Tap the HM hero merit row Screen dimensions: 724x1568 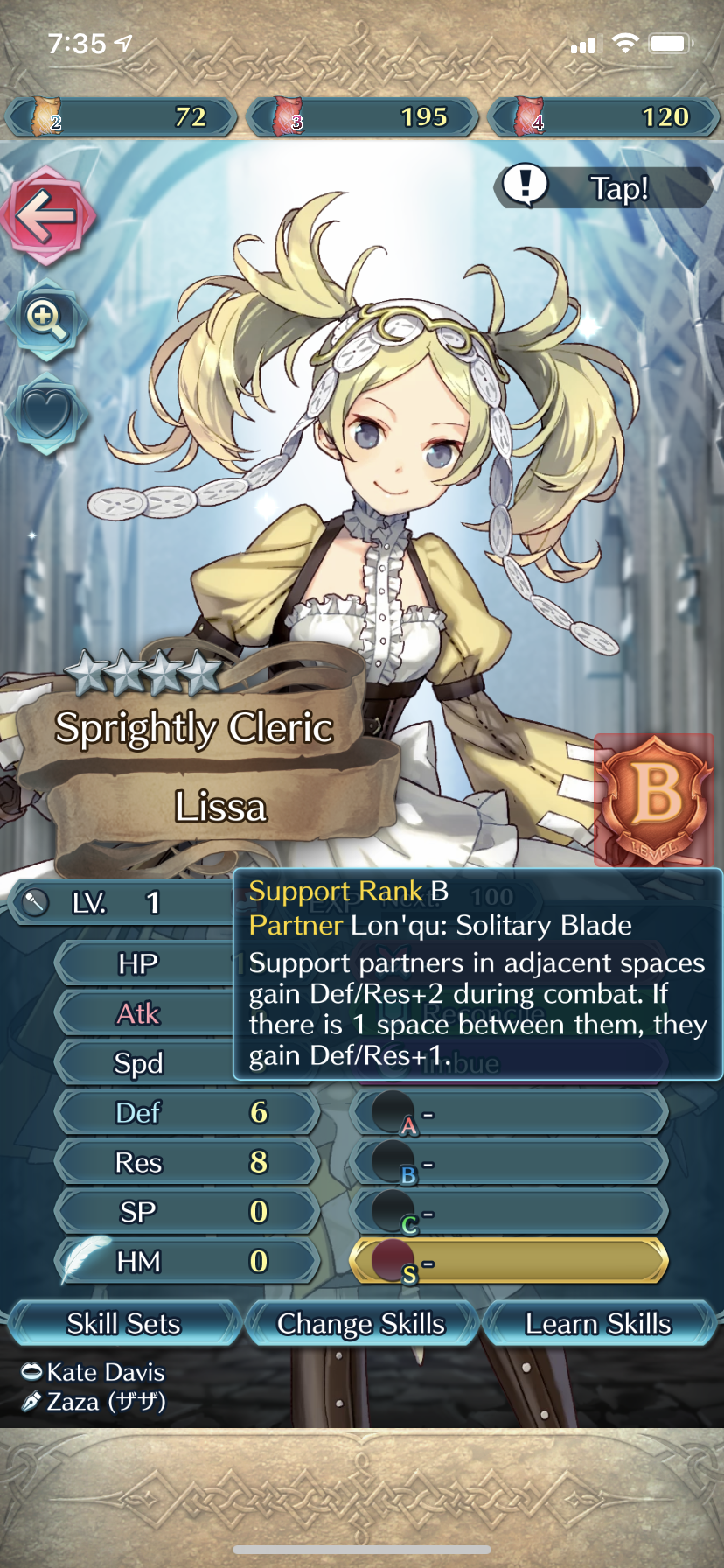[x=186, y=1262]
